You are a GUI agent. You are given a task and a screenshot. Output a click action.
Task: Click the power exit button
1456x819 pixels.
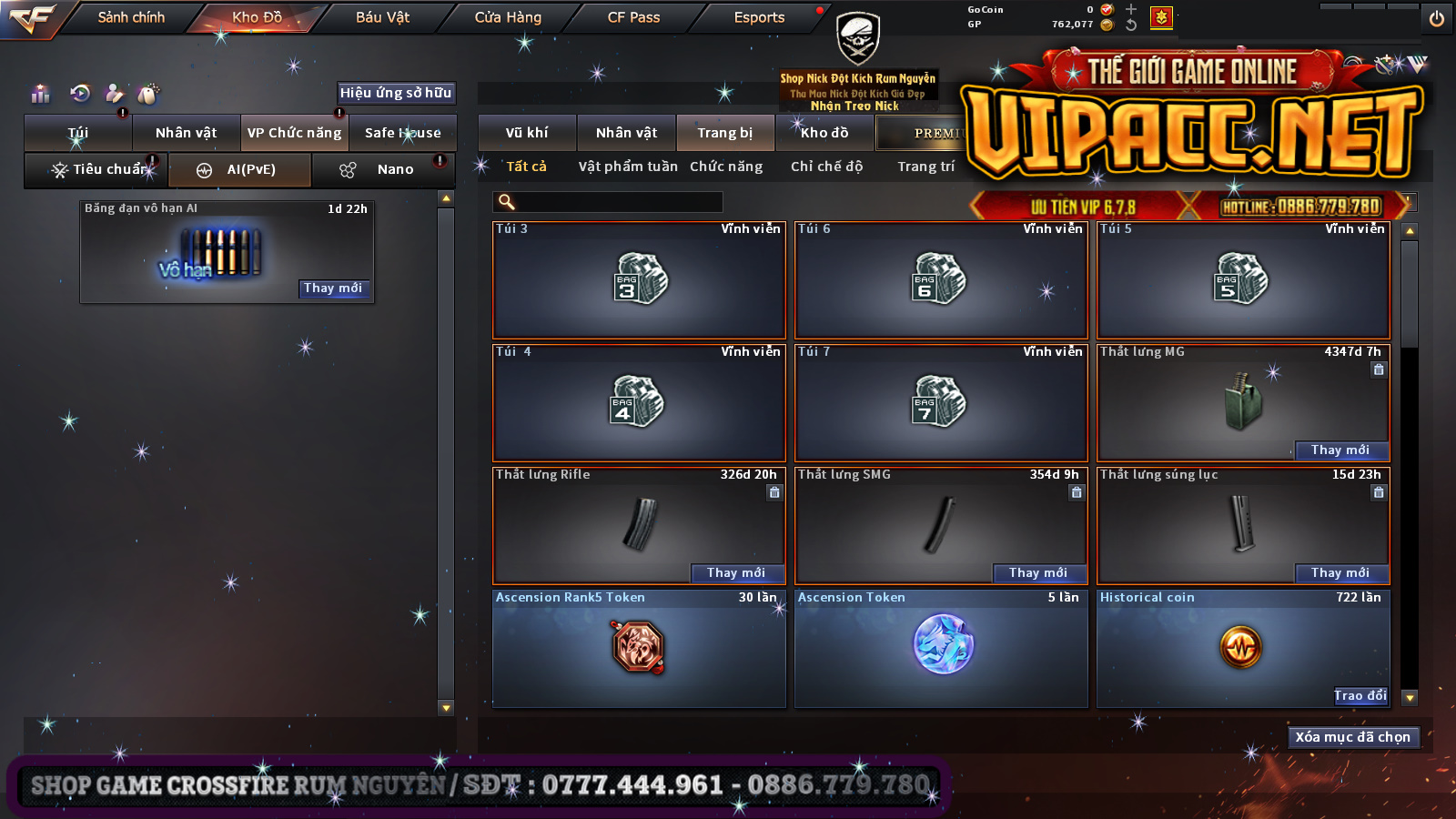pyautogui.click(x=1436, y=18)
